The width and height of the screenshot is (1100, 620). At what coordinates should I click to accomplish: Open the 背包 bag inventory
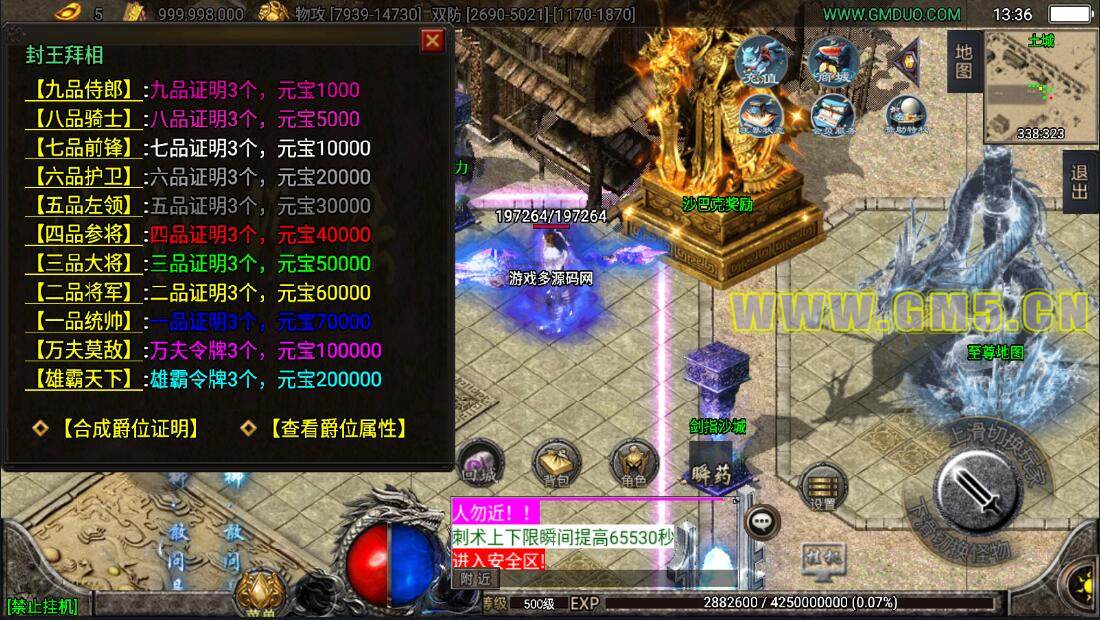pyautogui.click(x=557, y=465)
